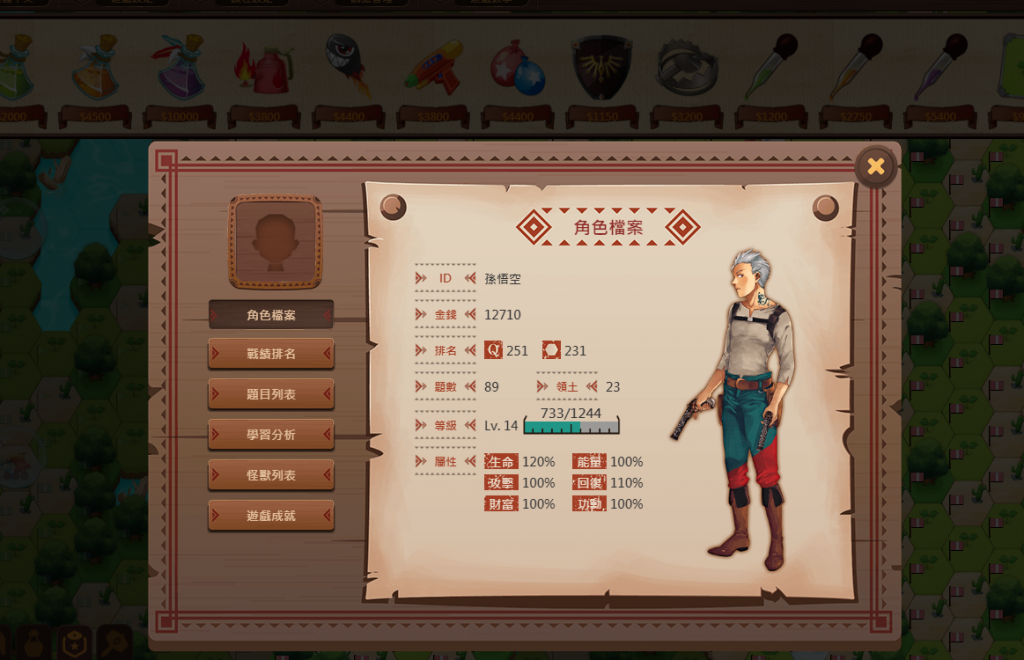The height and width of the screenshot is (660, 1024).
Task: Select the silver spiked ring item
Action: click(686, 68)
